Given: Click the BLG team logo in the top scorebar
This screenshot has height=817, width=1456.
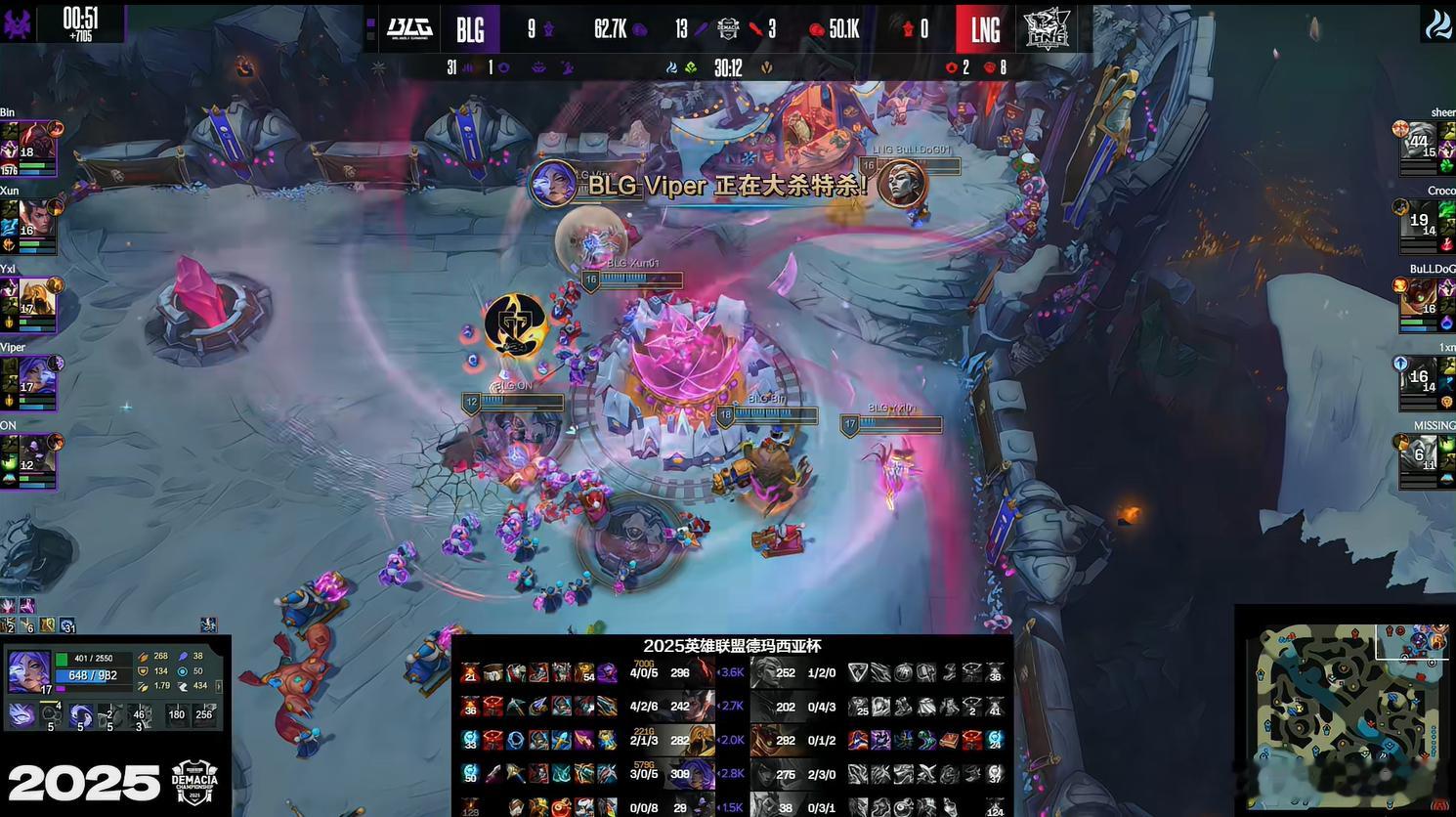Looking at the screenshot, I should 409,28.
